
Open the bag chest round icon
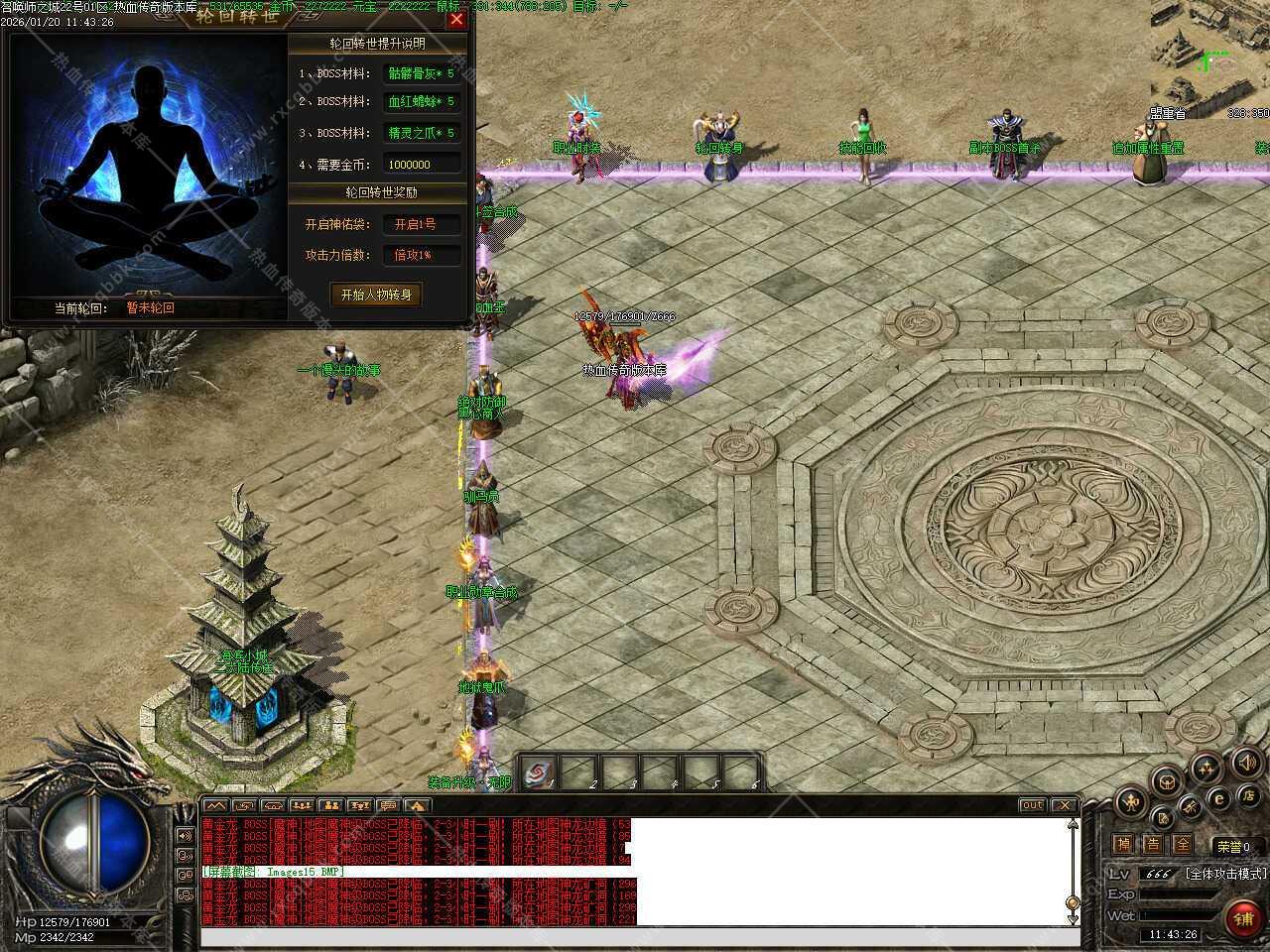tap(1168, 780)
